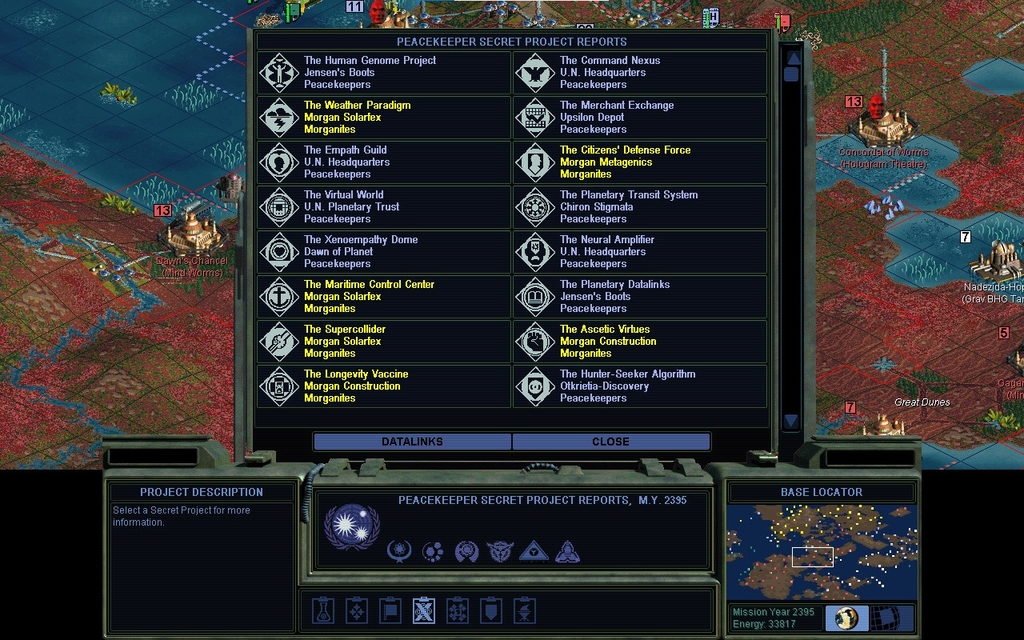Select The Hunter-Seeker Algorithm project
The width and height of the screenshot is (1024, 640).
tap(640, 386)
